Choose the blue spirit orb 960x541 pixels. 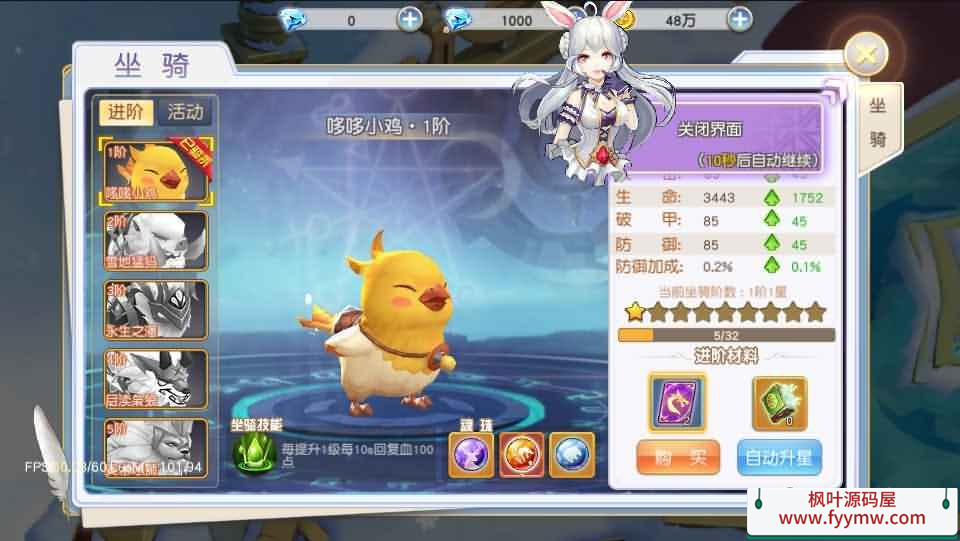571,455
